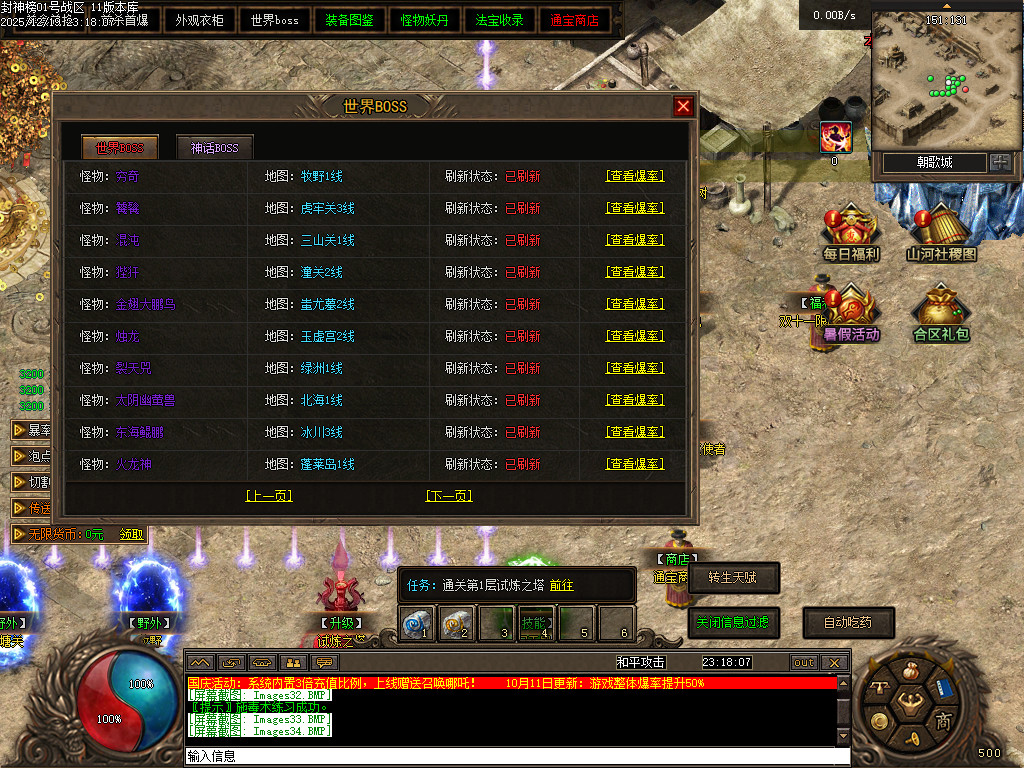
Task: Open the 怪物妖丹 menu
Action: pos(424,20)
